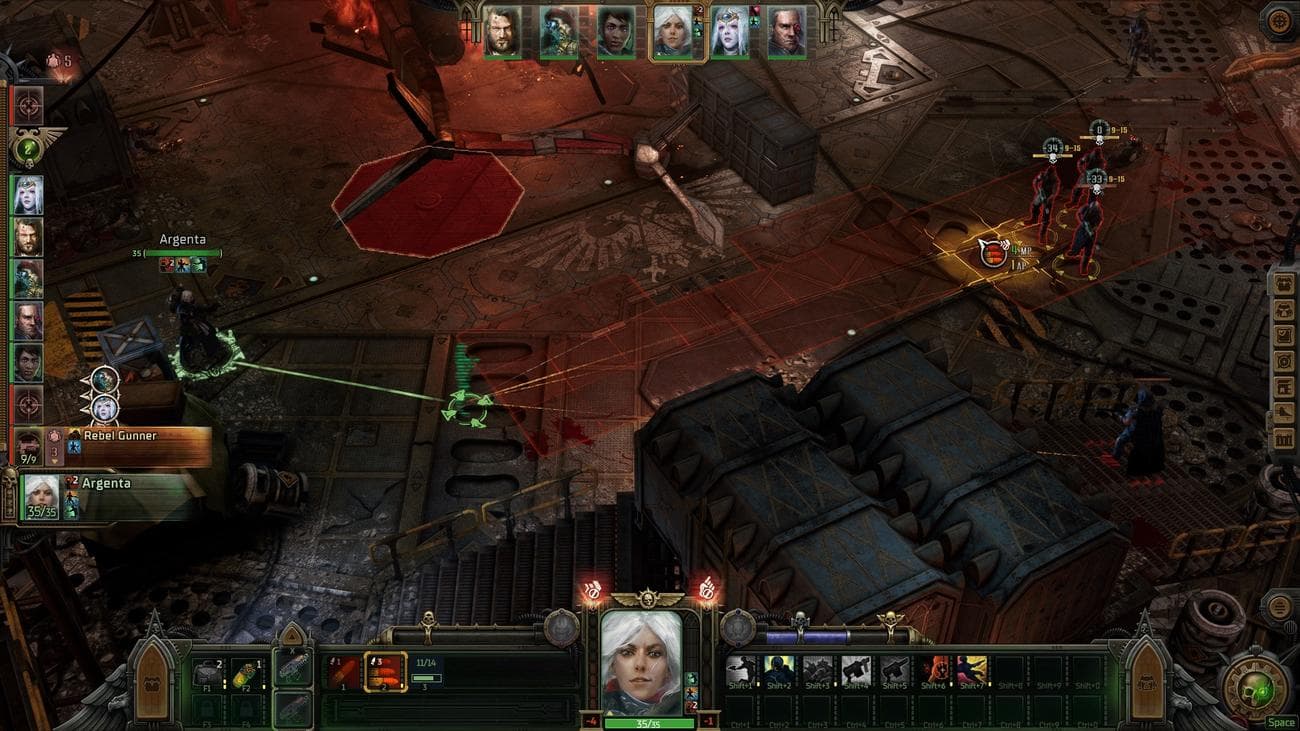Use the medkit in quick slot F2
The width and height of the screenshot is (1300, 731).
click(x=244, y=673)
